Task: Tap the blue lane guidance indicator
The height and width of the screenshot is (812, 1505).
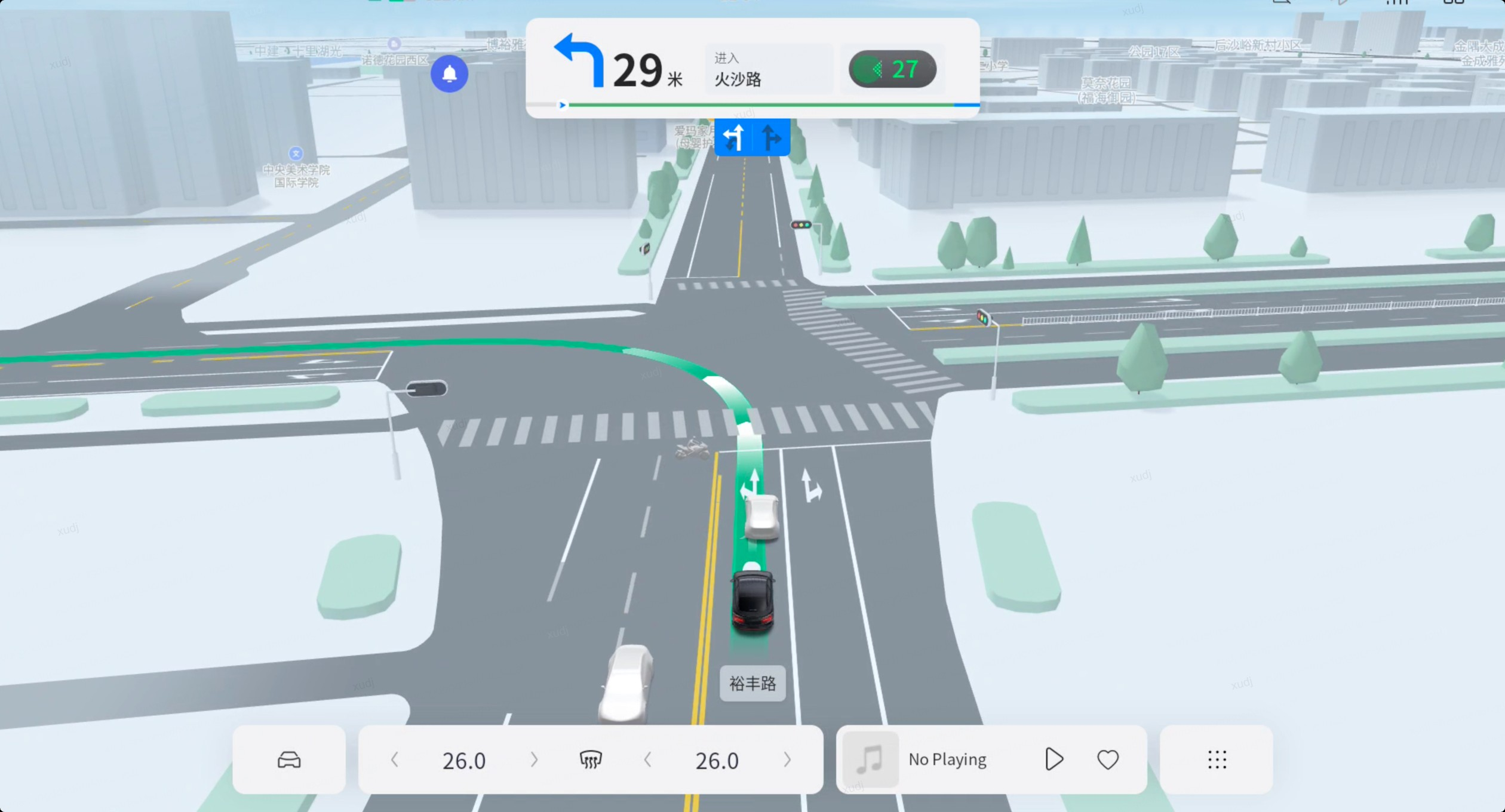Action: (752, 137)
